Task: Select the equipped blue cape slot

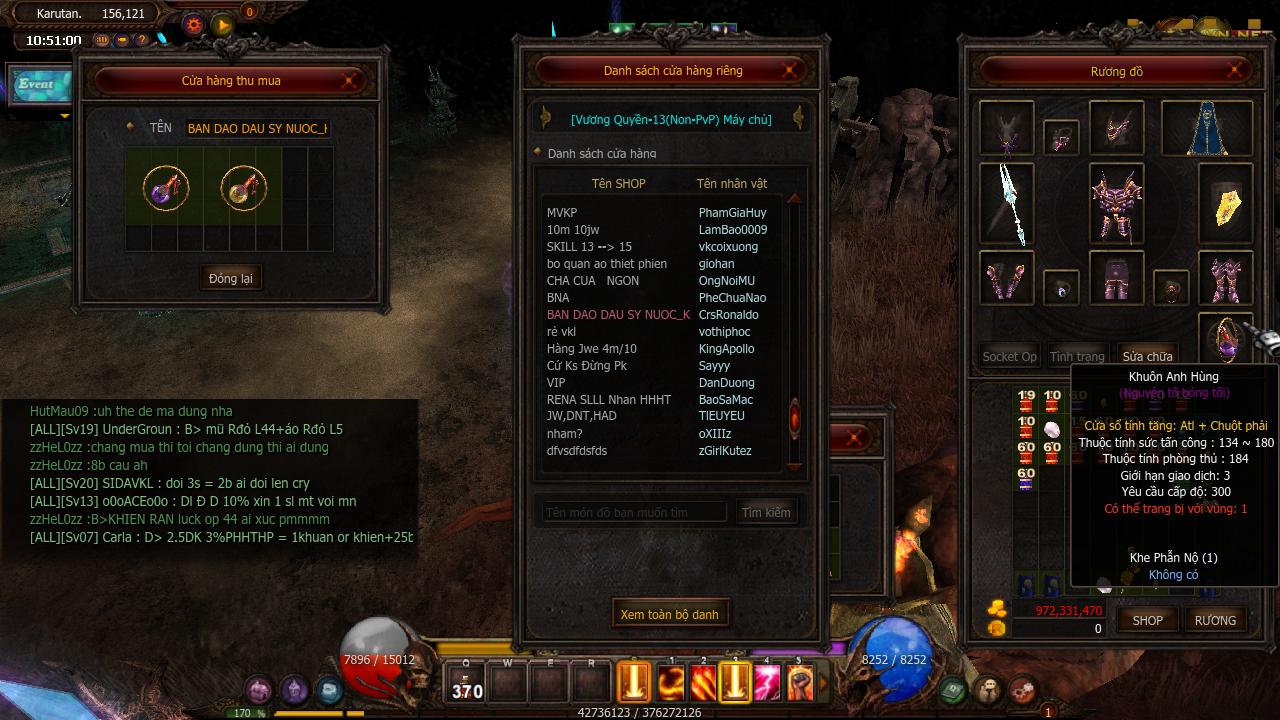Action: click(1220, 129)
